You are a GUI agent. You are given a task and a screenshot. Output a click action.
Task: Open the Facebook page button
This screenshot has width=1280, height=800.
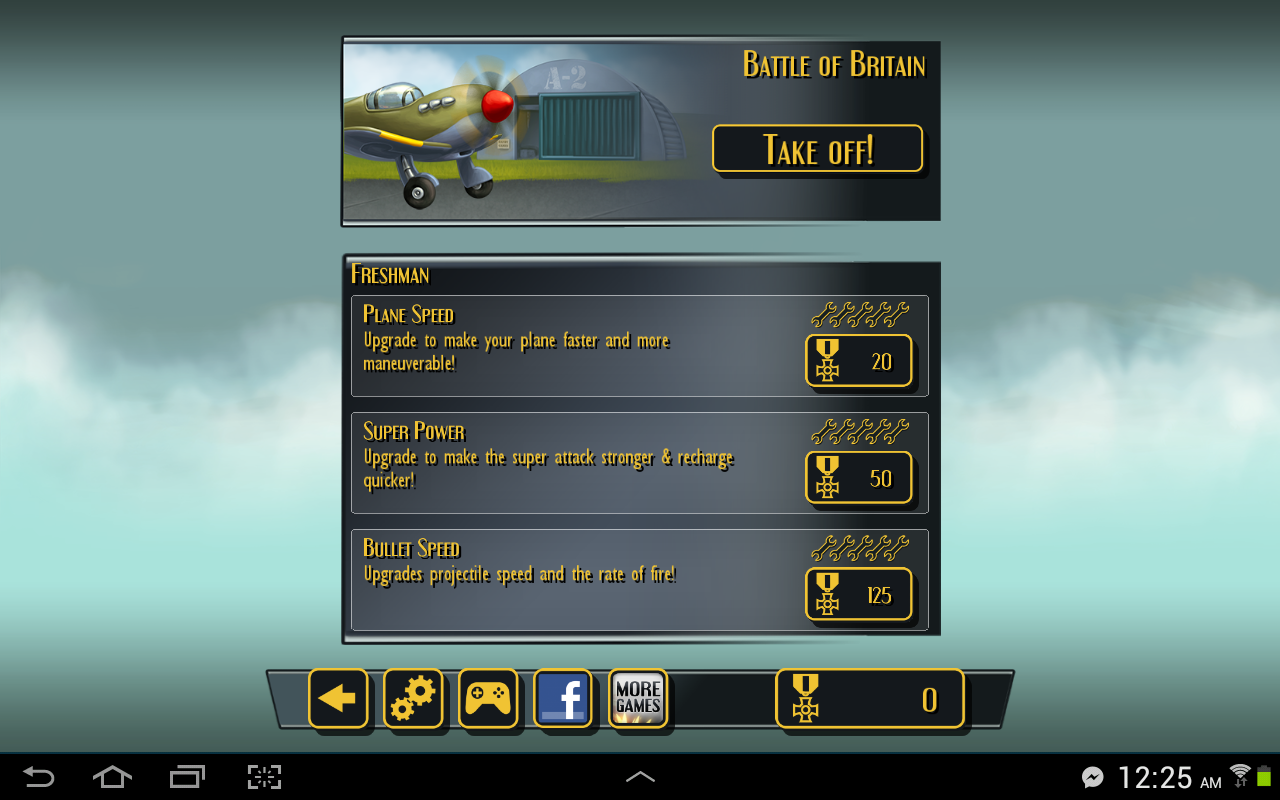[563, 698]
